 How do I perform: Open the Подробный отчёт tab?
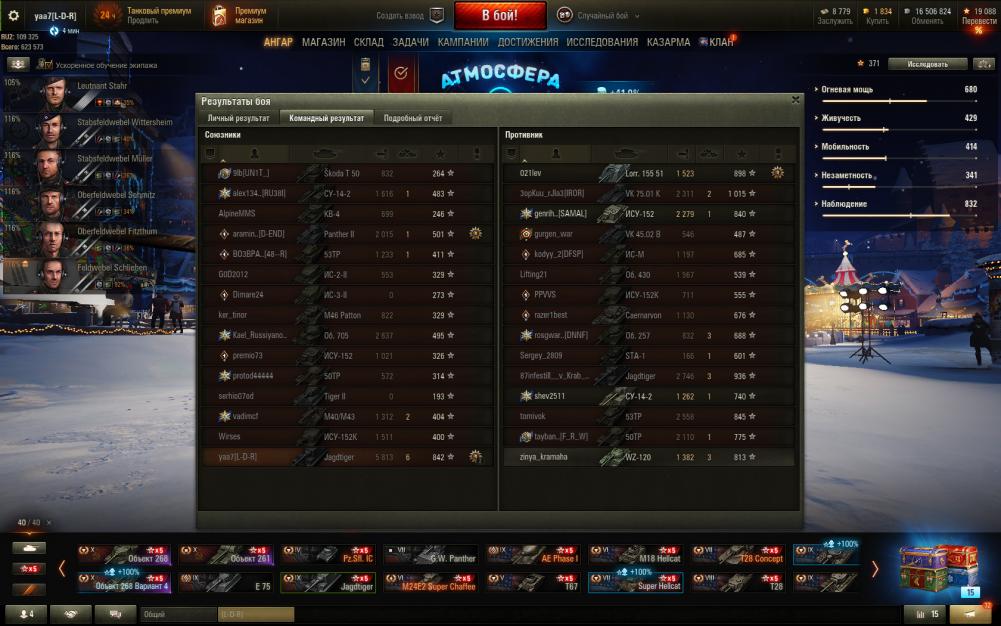click(412, 118)
